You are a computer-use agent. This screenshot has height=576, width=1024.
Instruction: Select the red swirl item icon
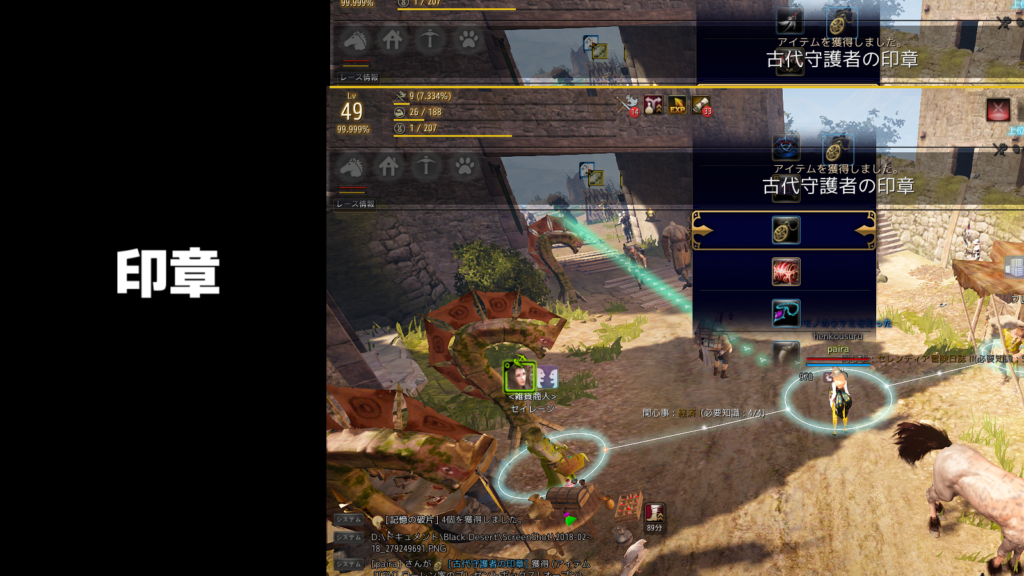(x=785, y=272)
